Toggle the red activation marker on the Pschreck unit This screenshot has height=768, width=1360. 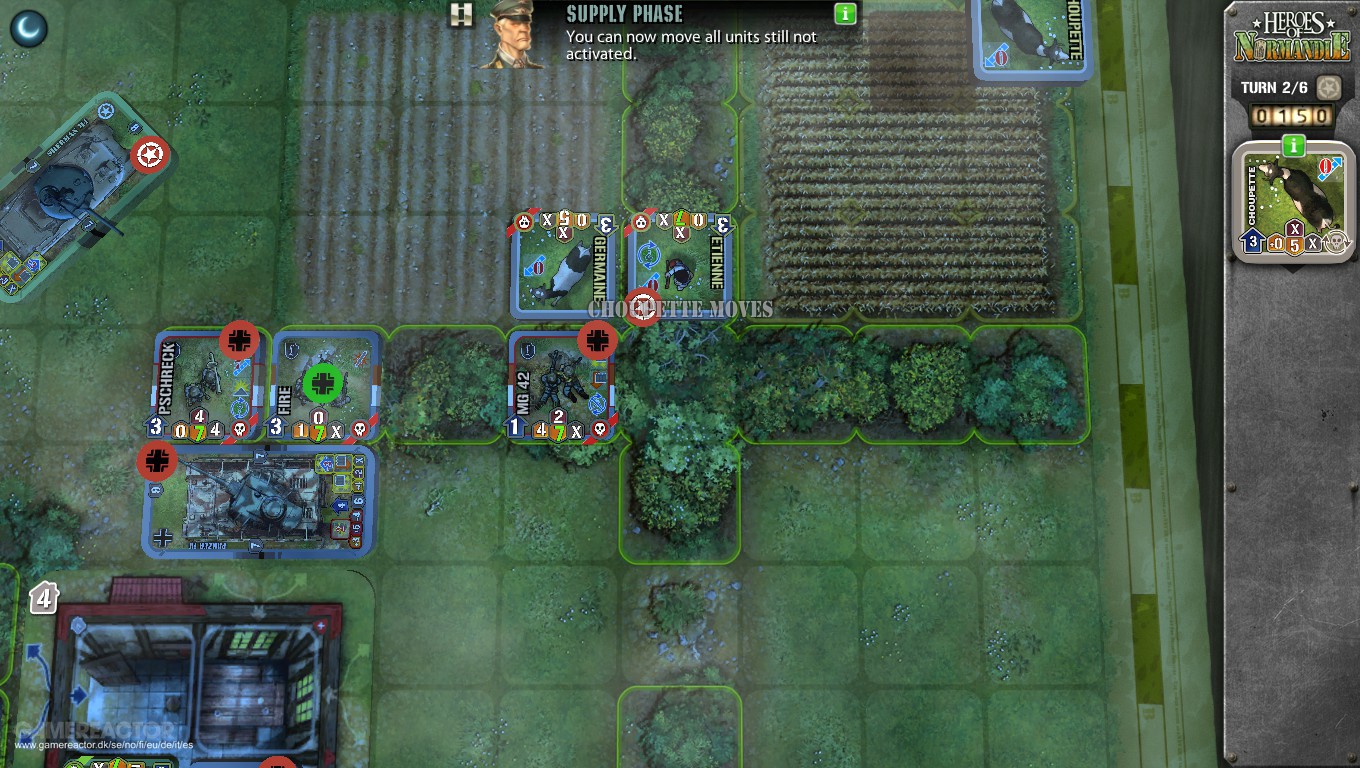pyautogui.click(x=237, y=340)
